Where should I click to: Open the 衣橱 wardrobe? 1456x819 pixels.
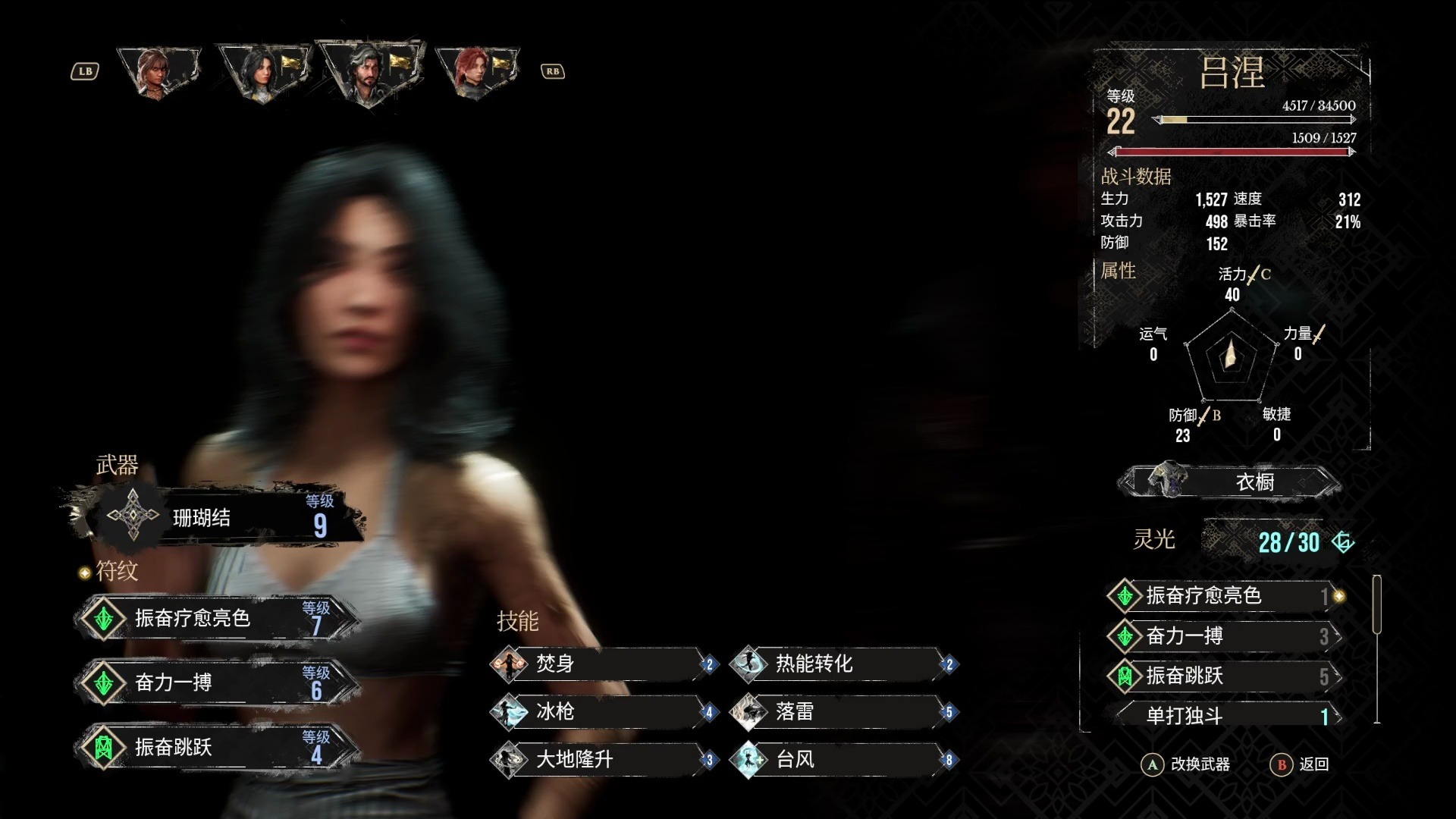click(1230, 482)
